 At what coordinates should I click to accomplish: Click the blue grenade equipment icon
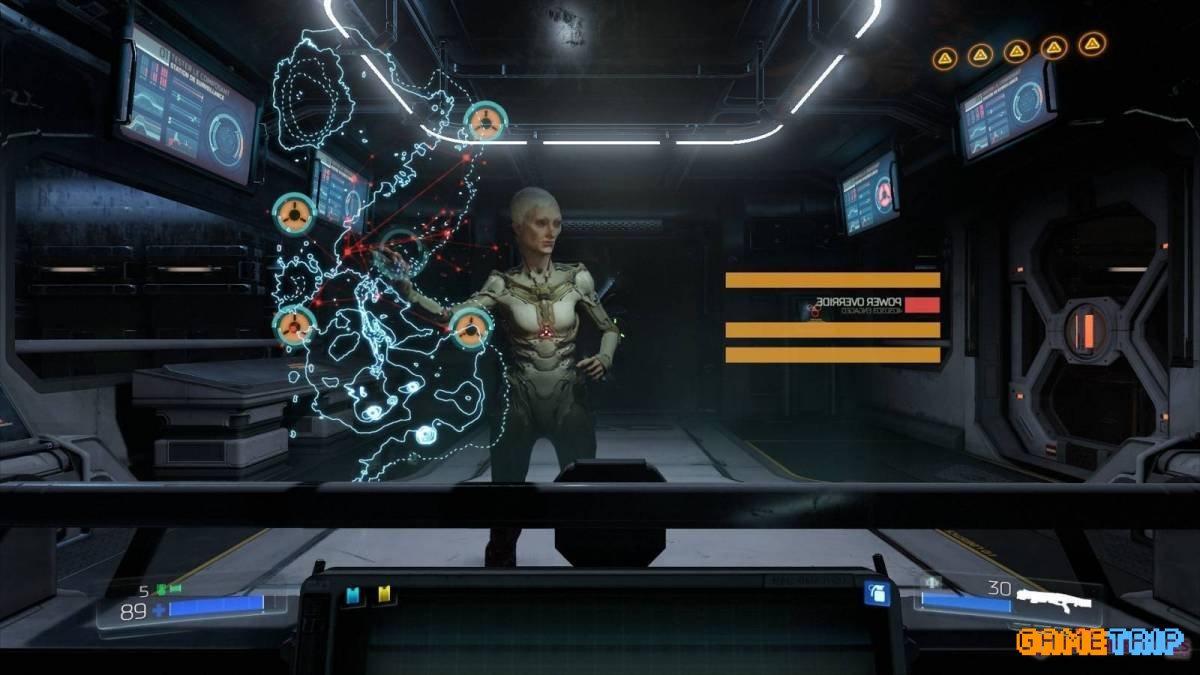[x=877, y=594]
